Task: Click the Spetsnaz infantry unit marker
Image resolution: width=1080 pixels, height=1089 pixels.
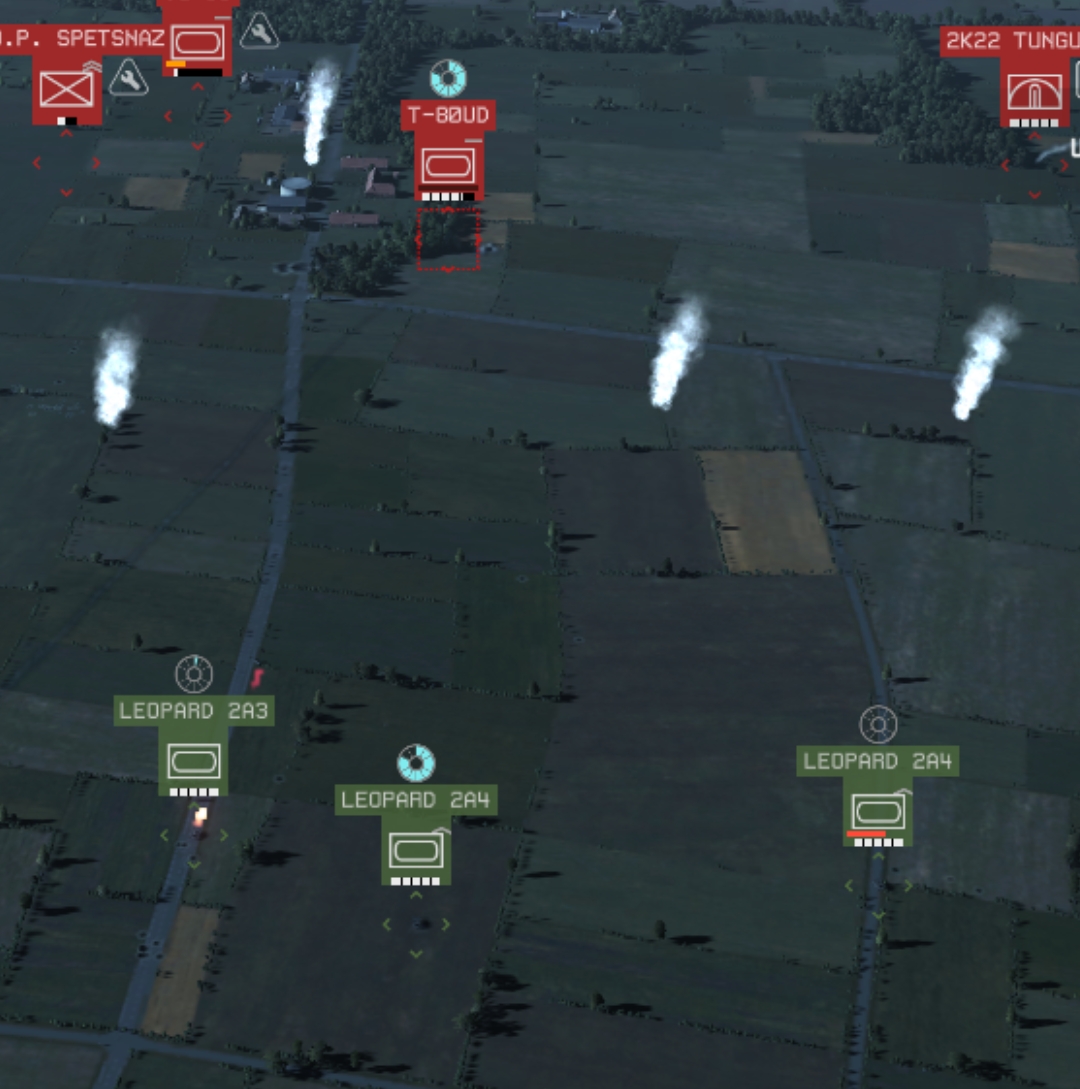Action: tap(67, 91)
